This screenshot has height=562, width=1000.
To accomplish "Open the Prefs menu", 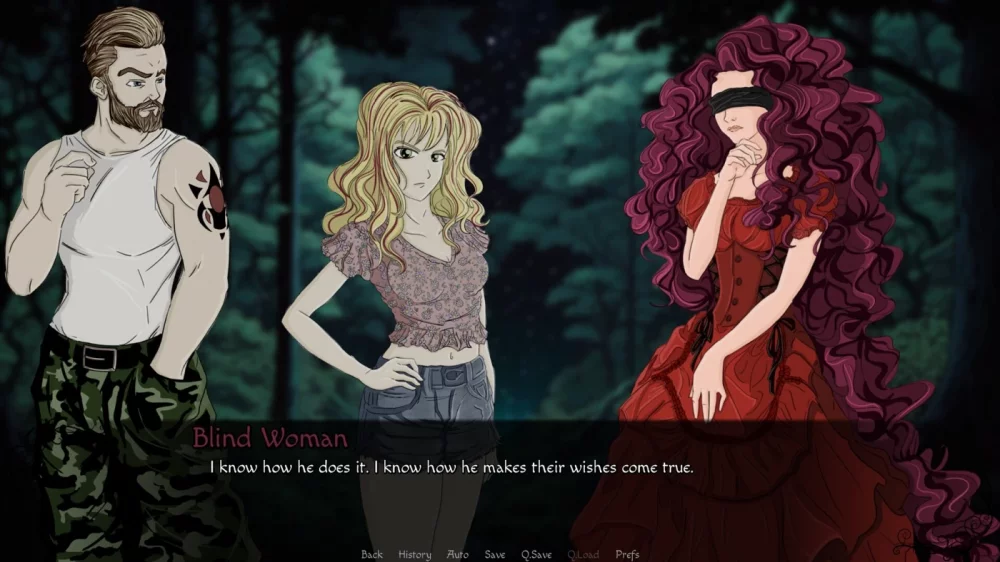I will point(627,555).
